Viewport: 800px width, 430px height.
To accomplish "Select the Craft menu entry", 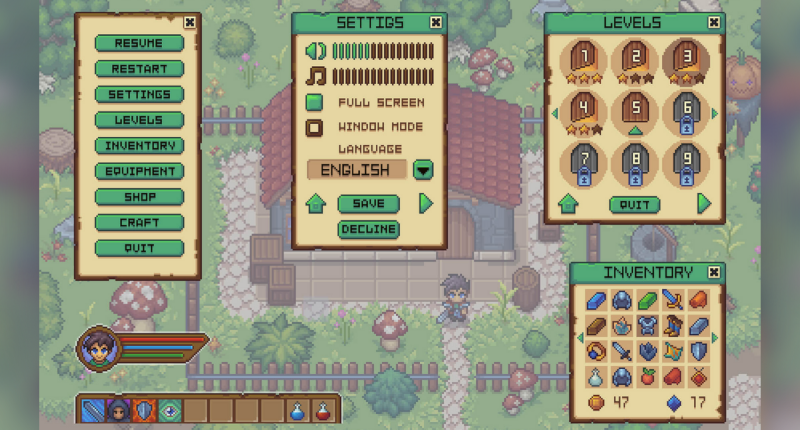I will point(139,222).
